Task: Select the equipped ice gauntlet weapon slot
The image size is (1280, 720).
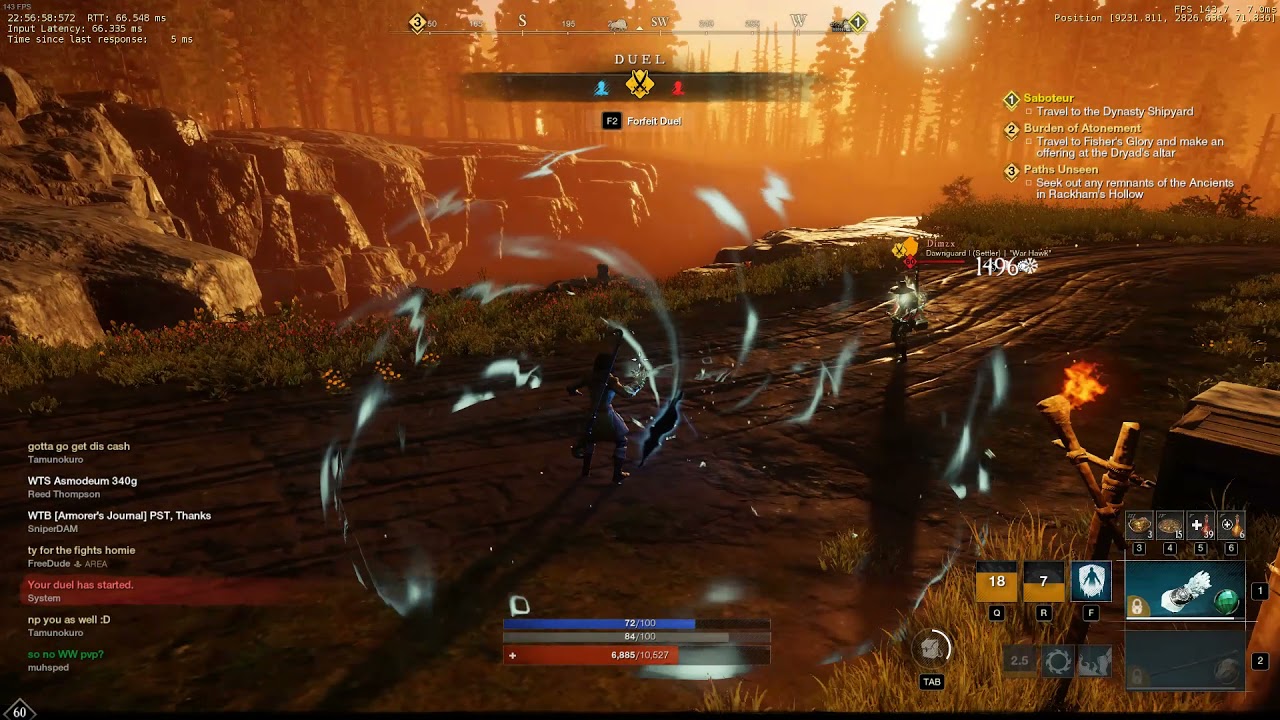Action: coord(1185,591)
